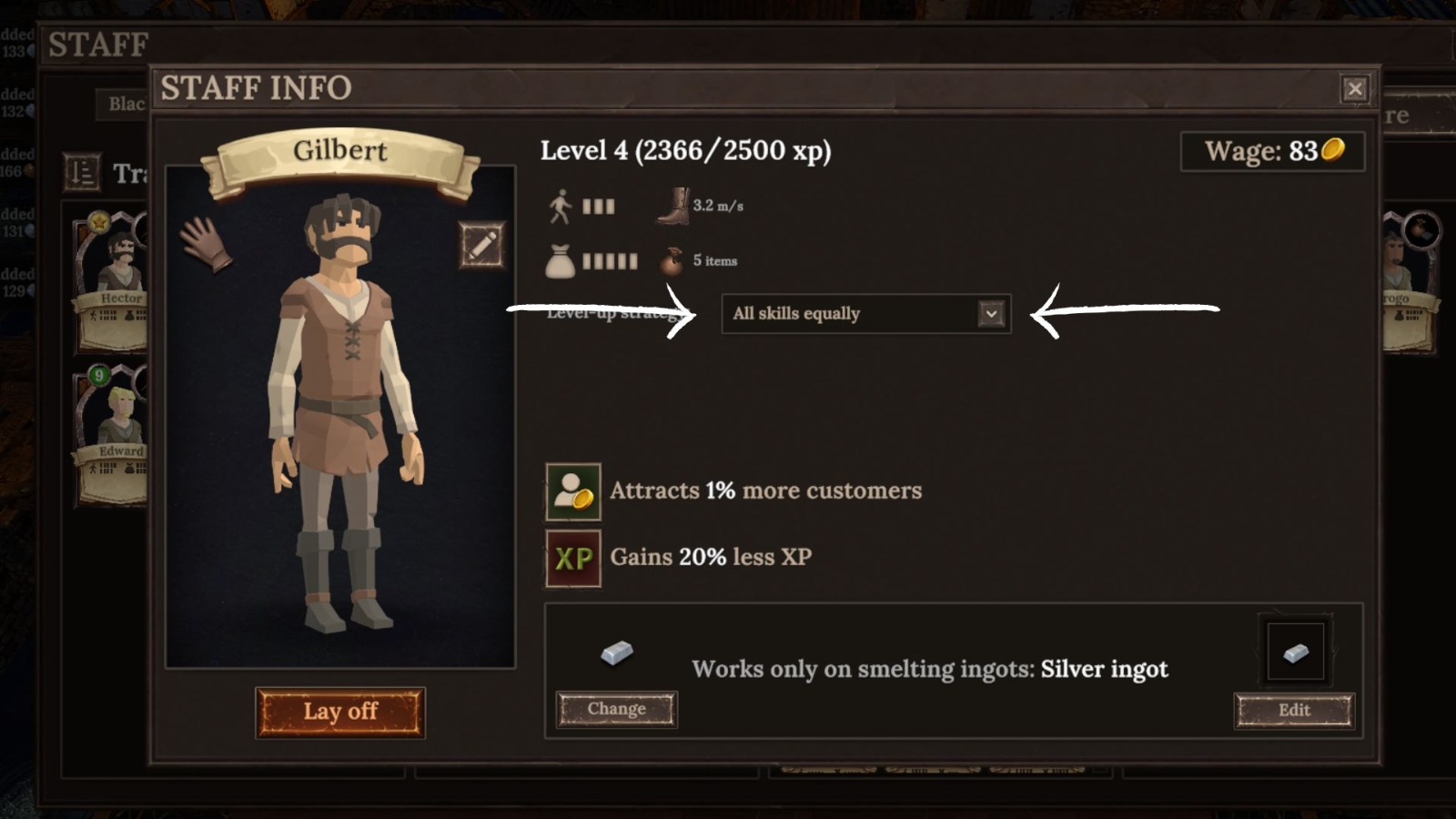Click the customer attraction coin icon

click(571, 490)
